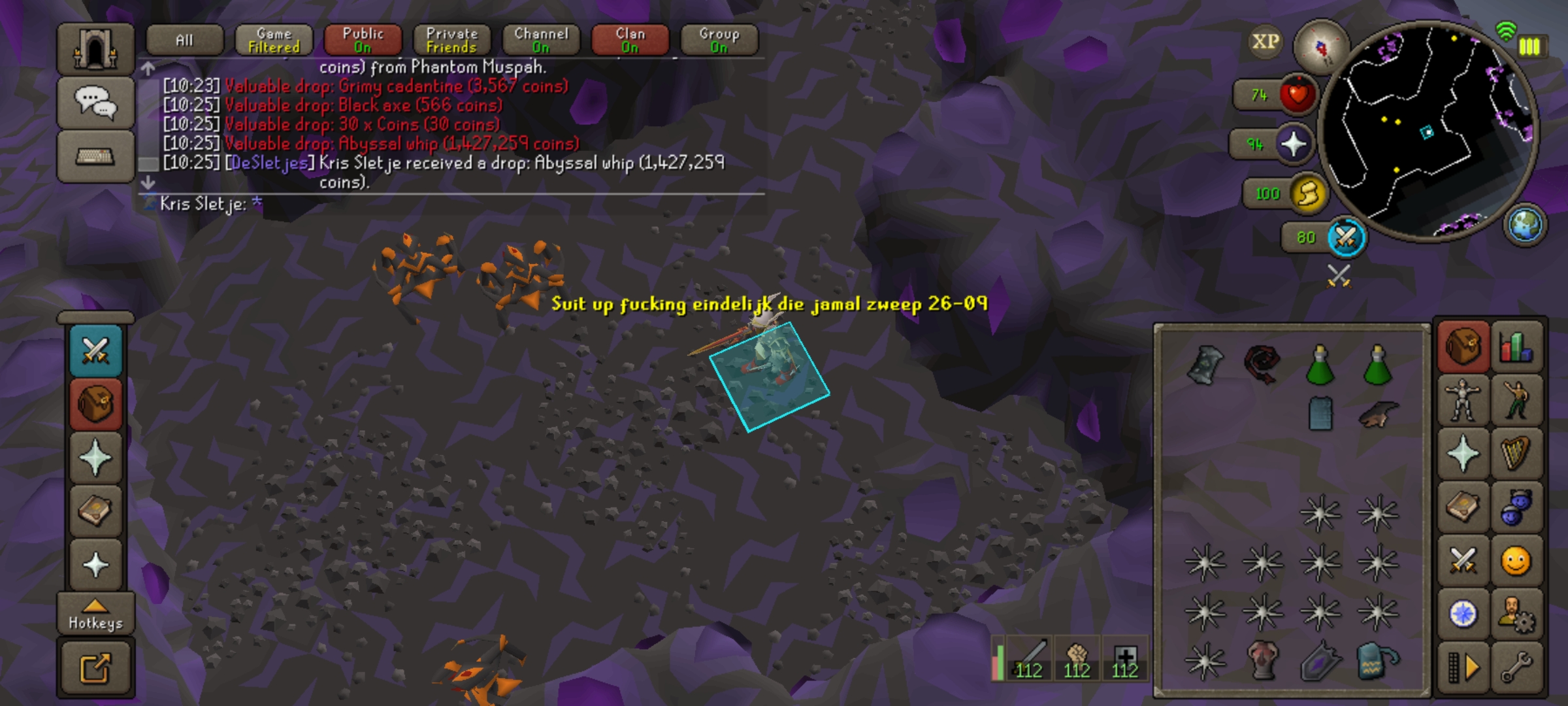Open the Group chat tab
Image resolution: width=1568 pixels, height=706 pixels.
(719, 41)
